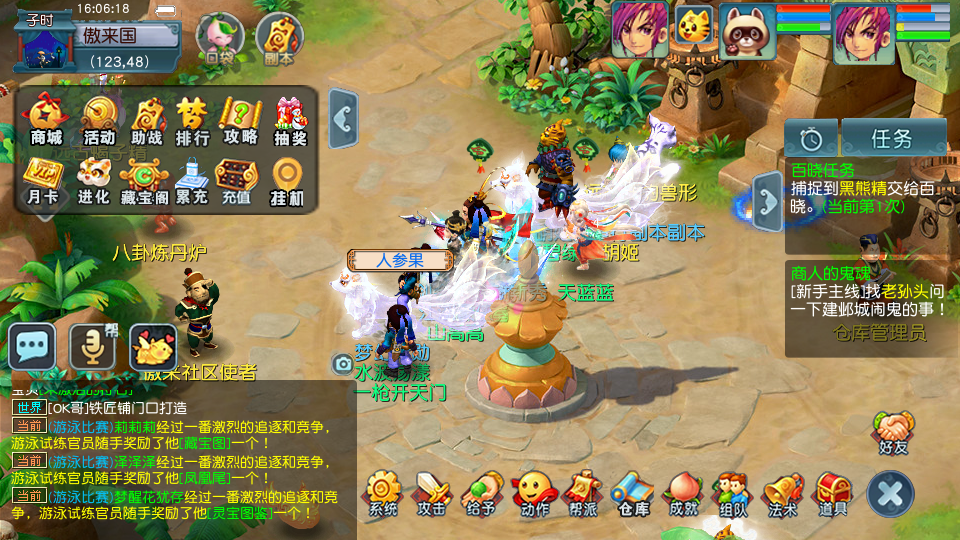Open the 攻略 guide icon

(240, 120)
